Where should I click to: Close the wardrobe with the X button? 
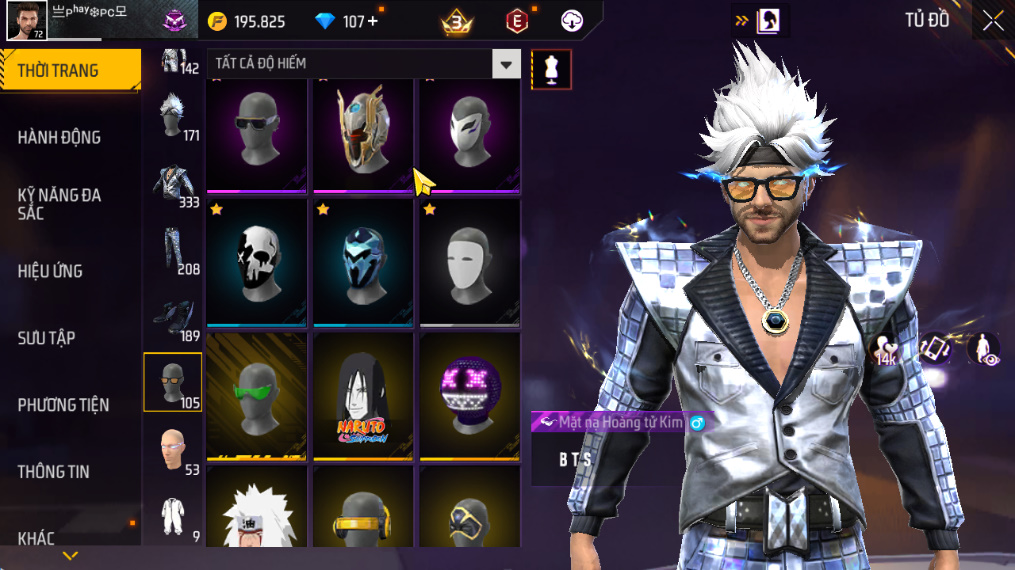992,20
